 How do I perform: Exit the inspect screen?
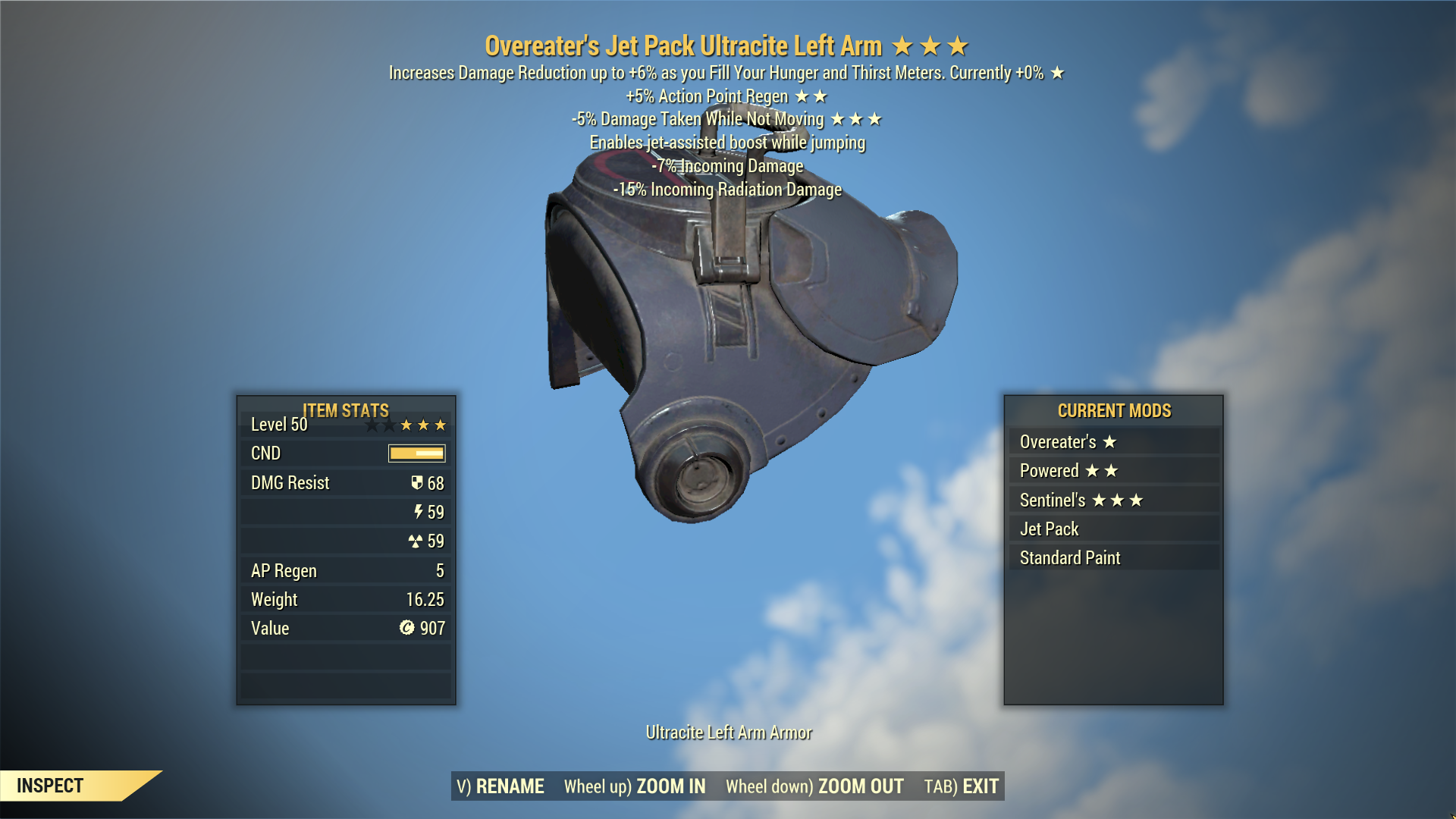pyautogui.click(x=961, y=786)
